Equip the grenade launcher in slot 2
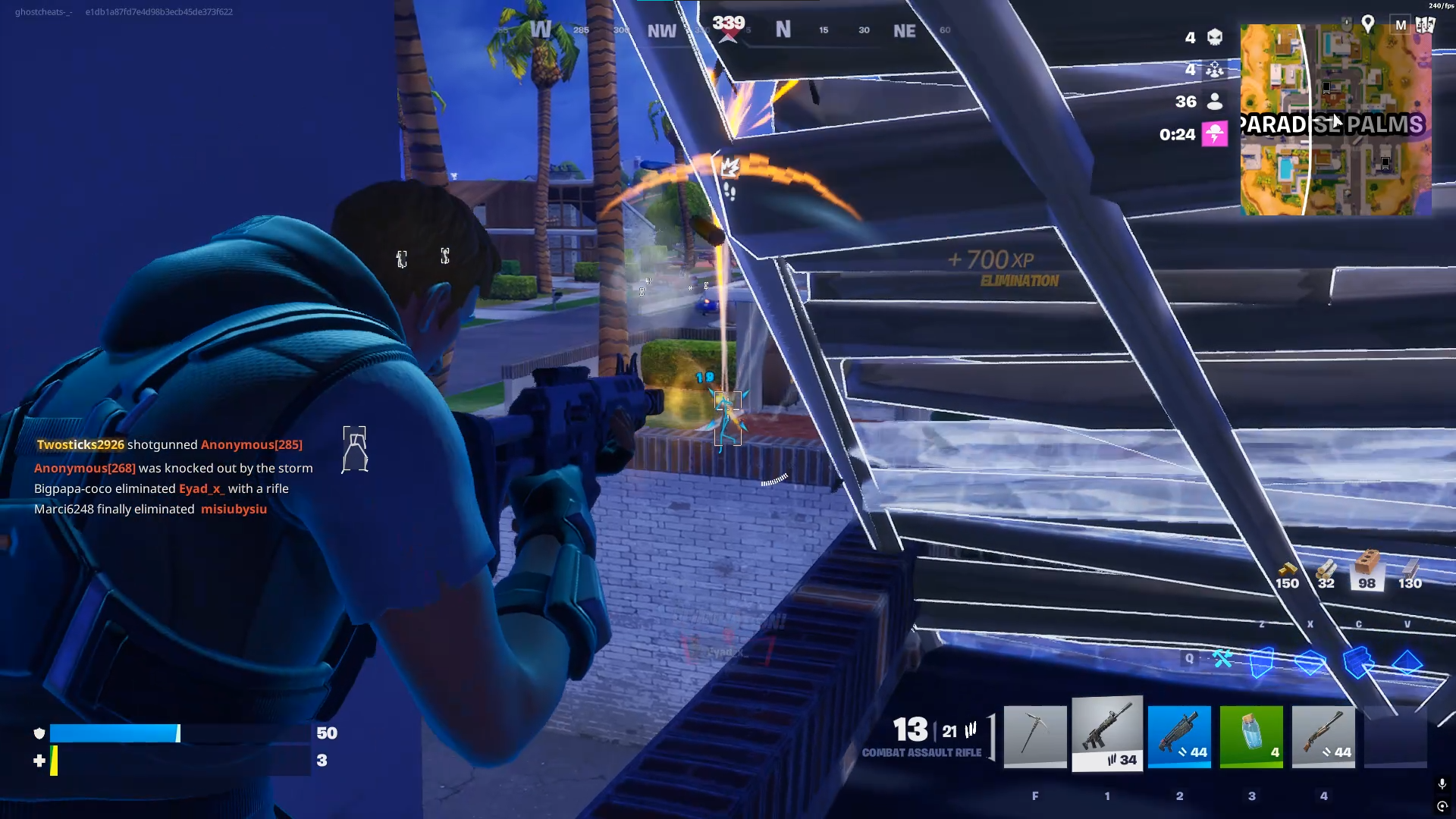Image resolution: width=1456 pixels, height=819 pixels. tap(1179, 736)
